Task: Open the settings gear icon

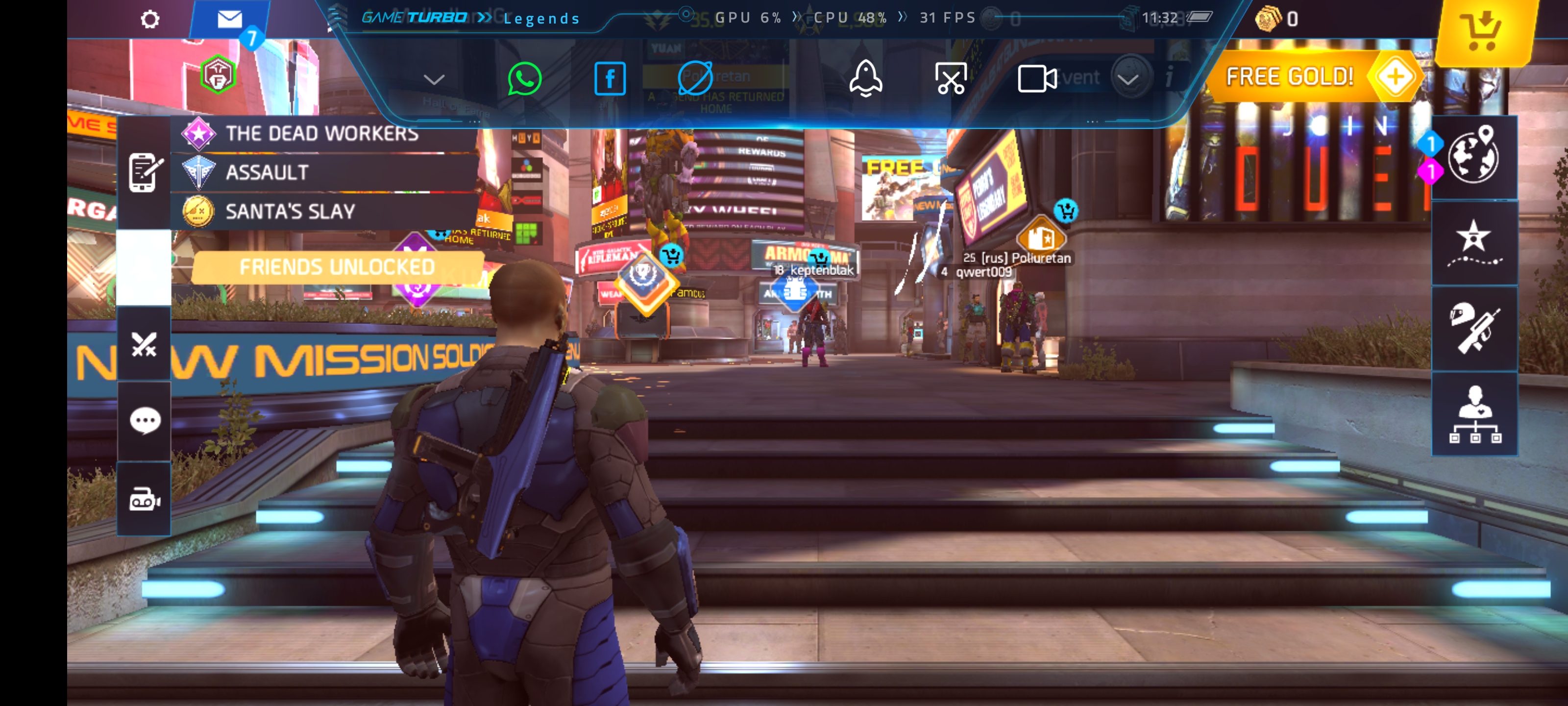Action: point(150,20)
